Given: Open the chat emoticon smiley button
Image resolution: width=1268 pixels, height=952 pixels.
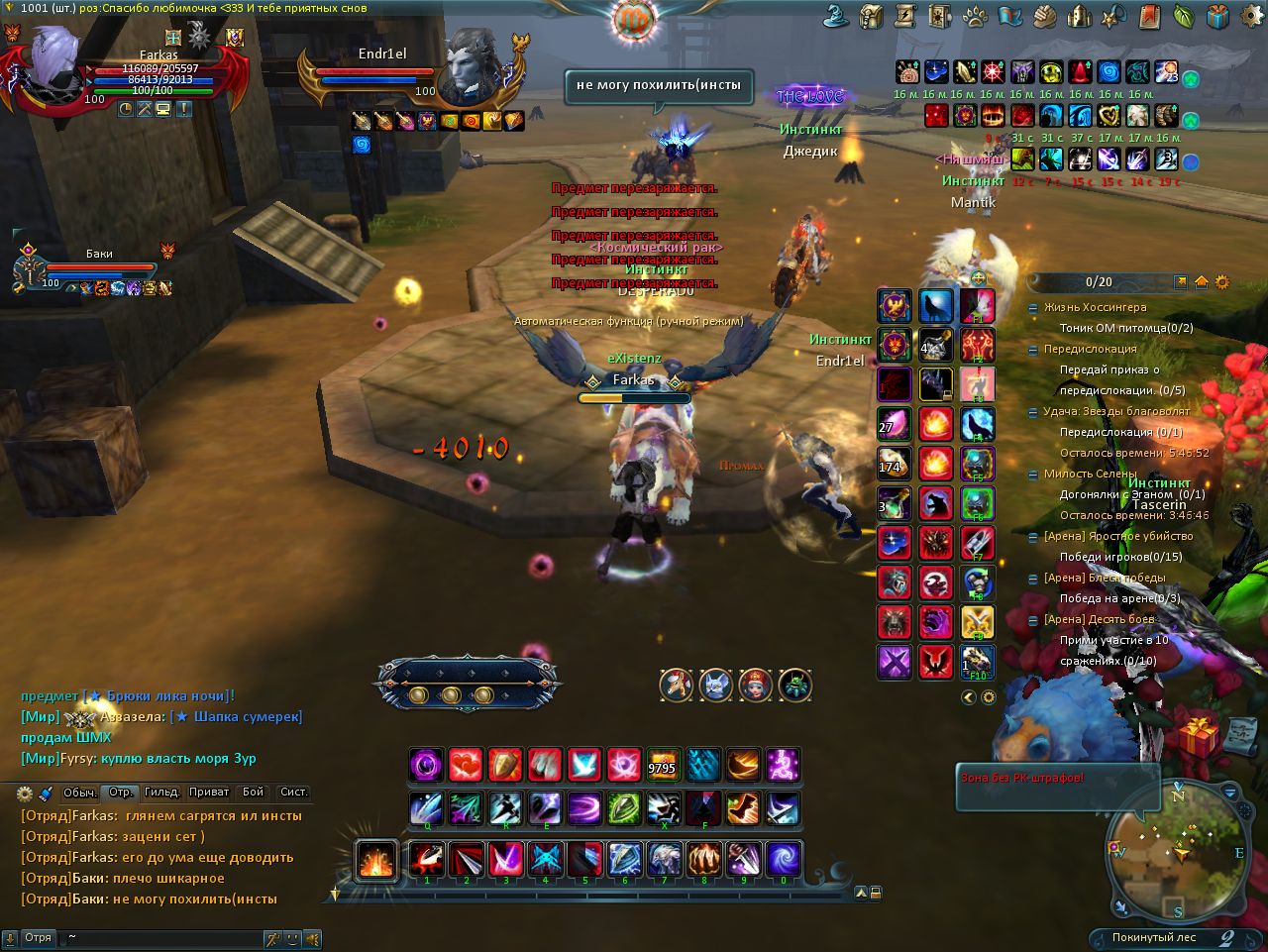Looking at the screenshot, I should (292, 938).
